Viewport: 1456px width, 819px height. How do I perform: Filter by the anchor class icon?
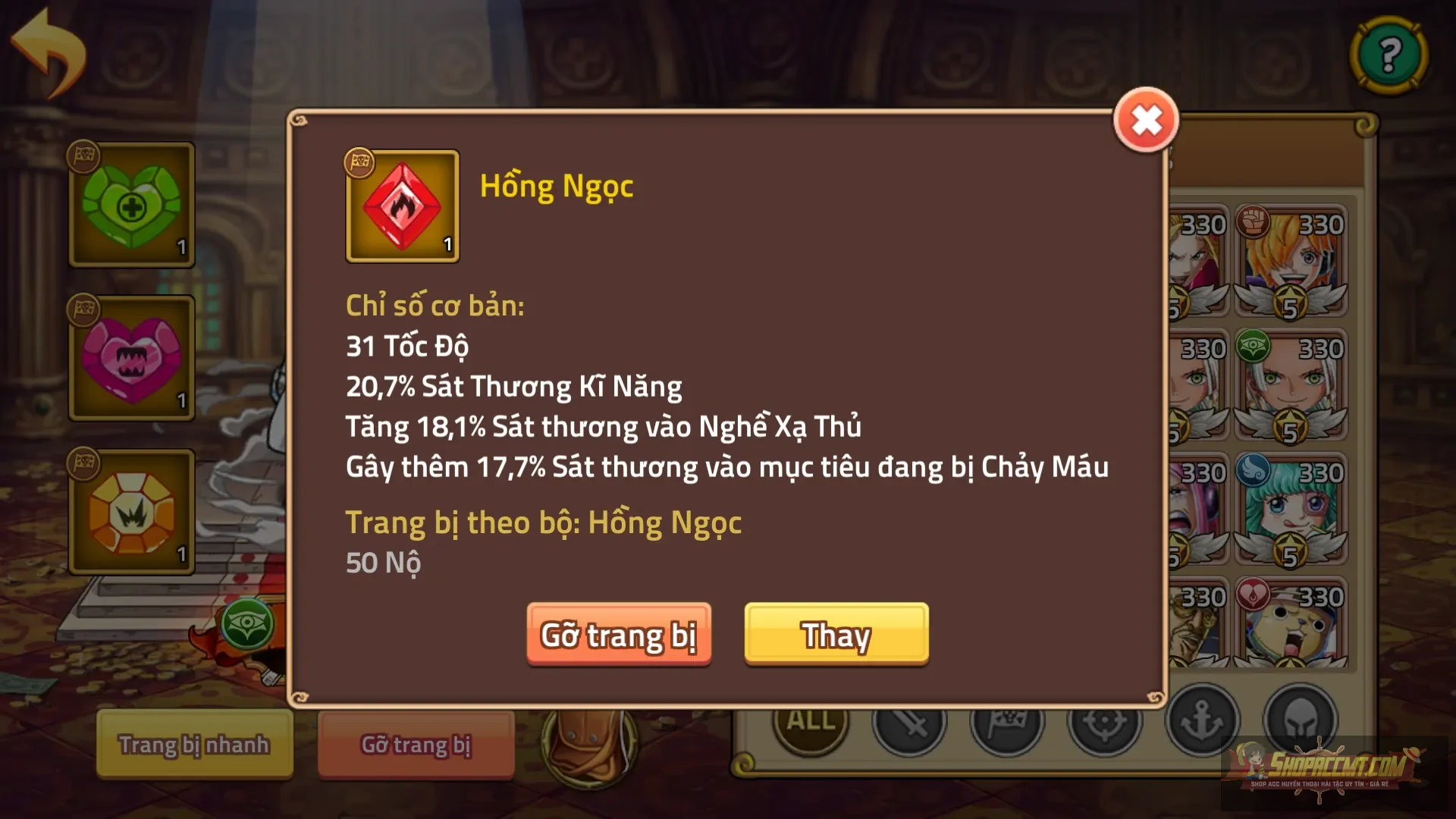tap(1202, 720)
